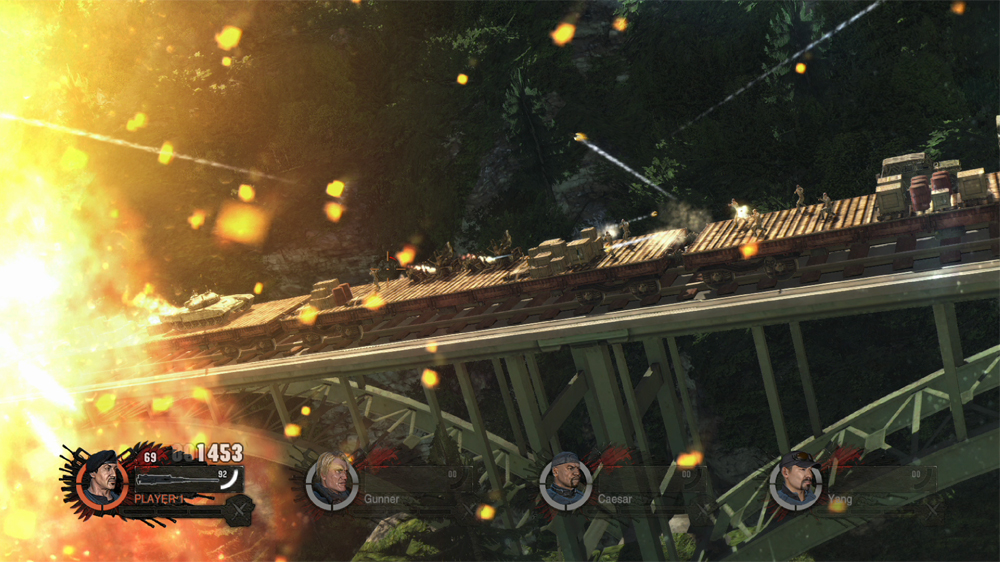This screenshot has width=1000, height=562.
Task: Choose Gunner's portrait in the squad bar
Action: [x=331, y=483]
